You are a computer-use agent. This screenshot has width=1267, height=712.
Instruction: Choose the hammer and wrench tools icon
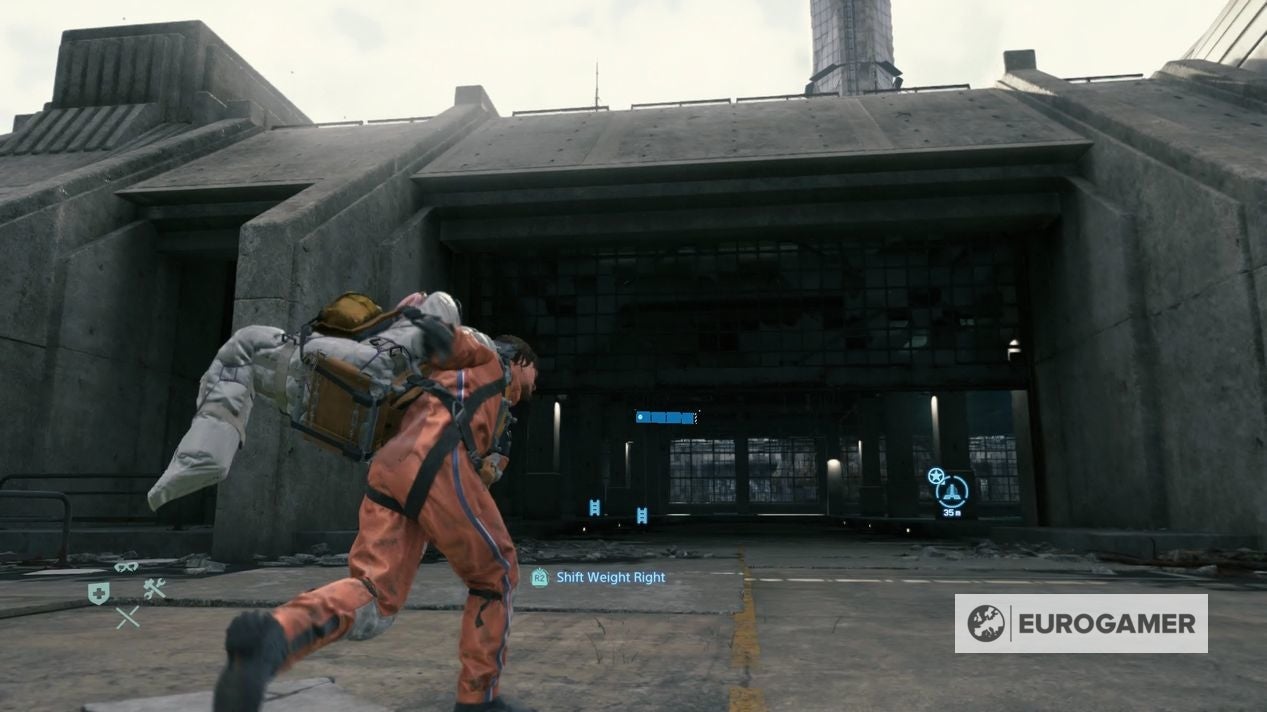154,590
